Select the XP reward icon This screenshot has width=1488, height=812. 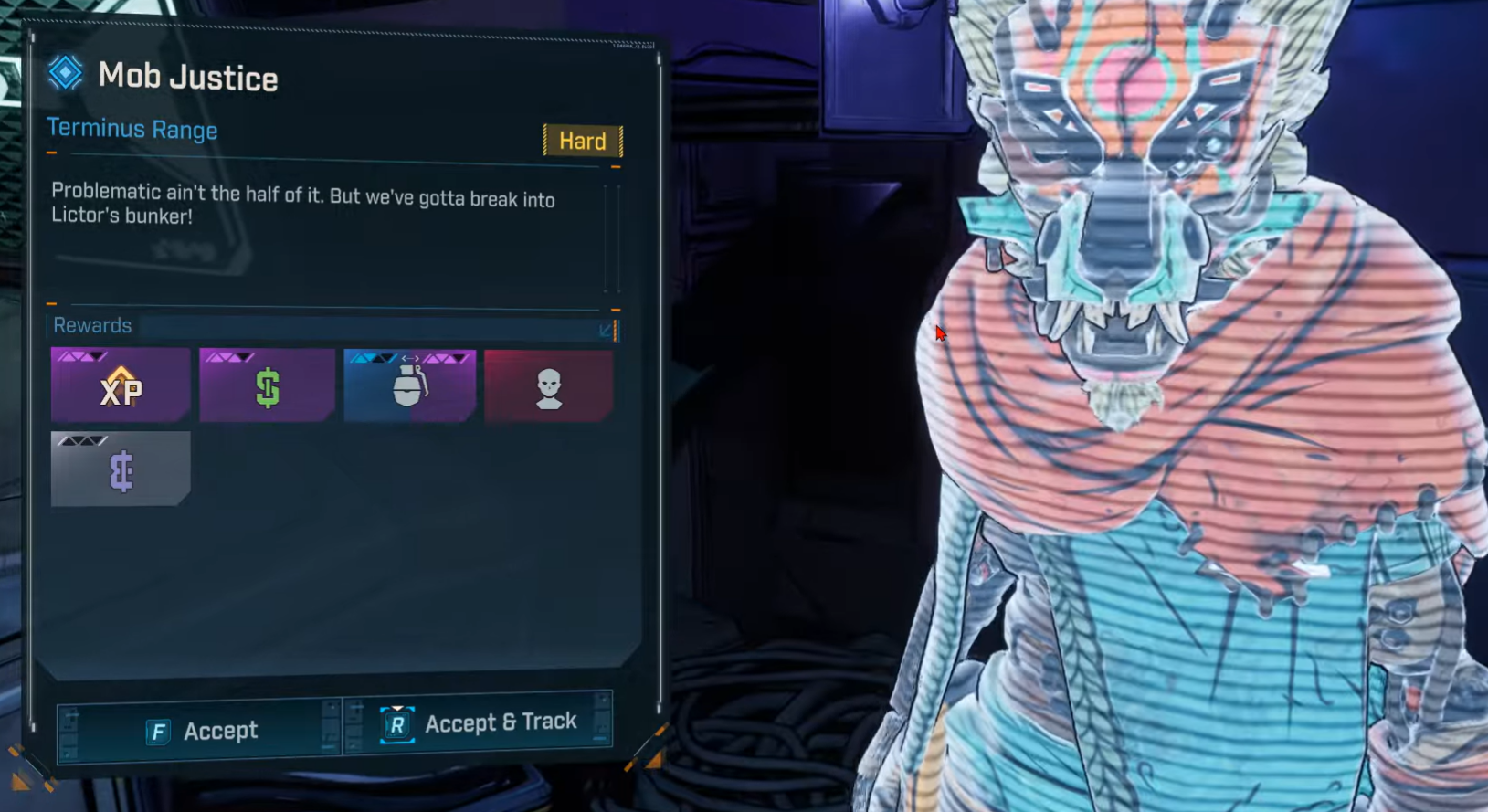click(120, 391)
